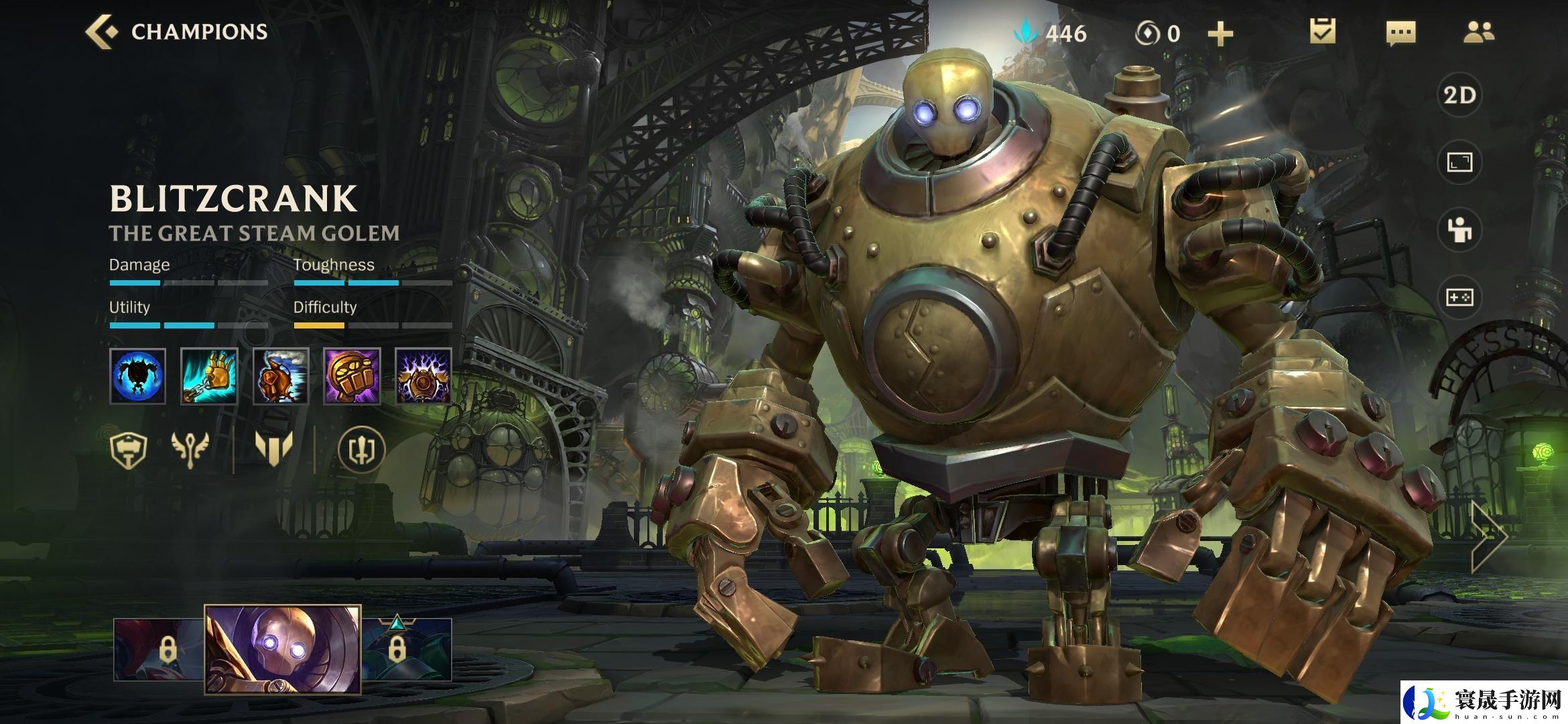Expand the champion model to fullscreen
1568x724 pixels.
tap(1459, 162)
